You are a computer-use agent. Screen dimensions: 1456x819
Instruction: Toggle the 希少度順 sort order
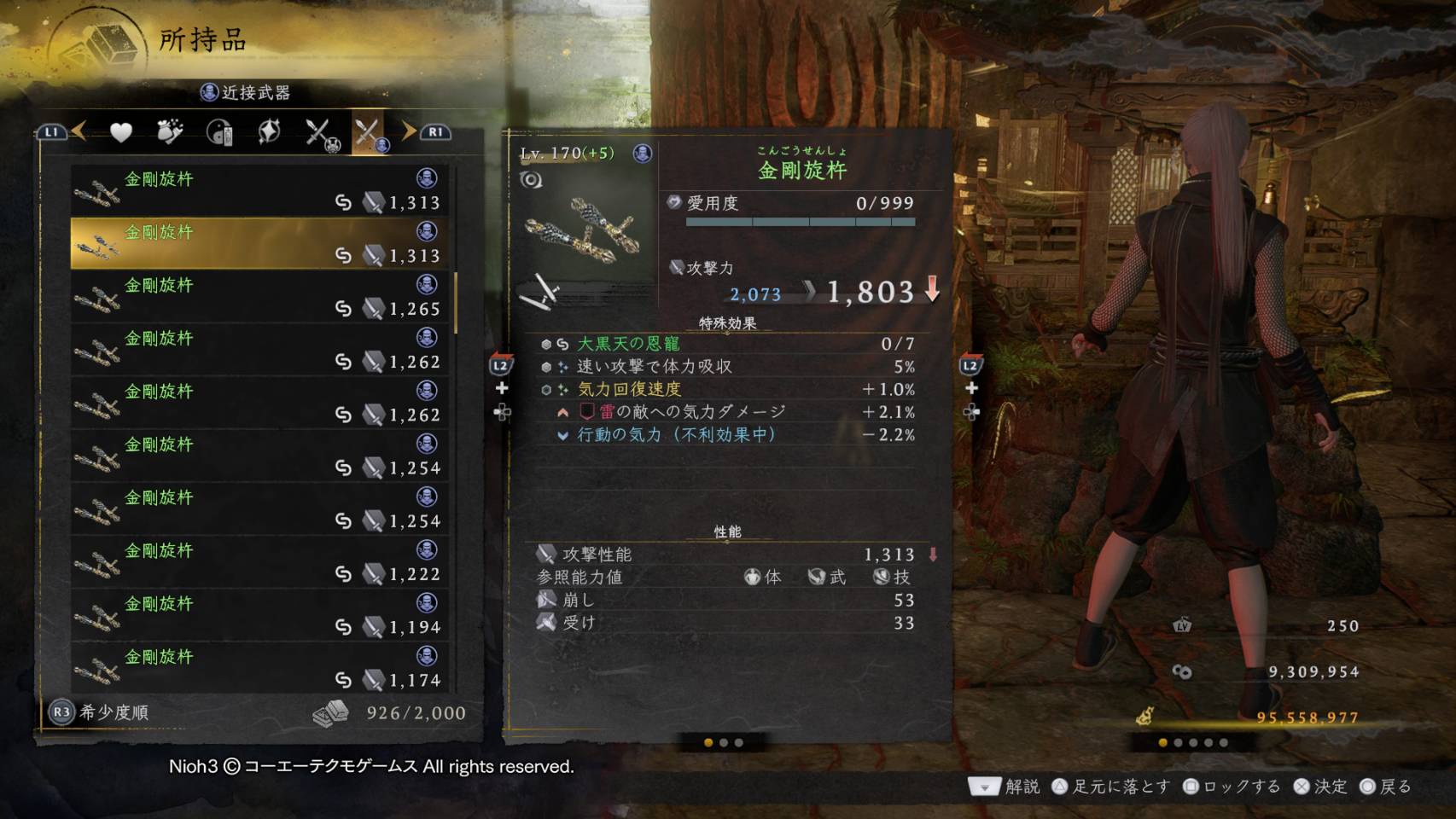click(101, 712)
